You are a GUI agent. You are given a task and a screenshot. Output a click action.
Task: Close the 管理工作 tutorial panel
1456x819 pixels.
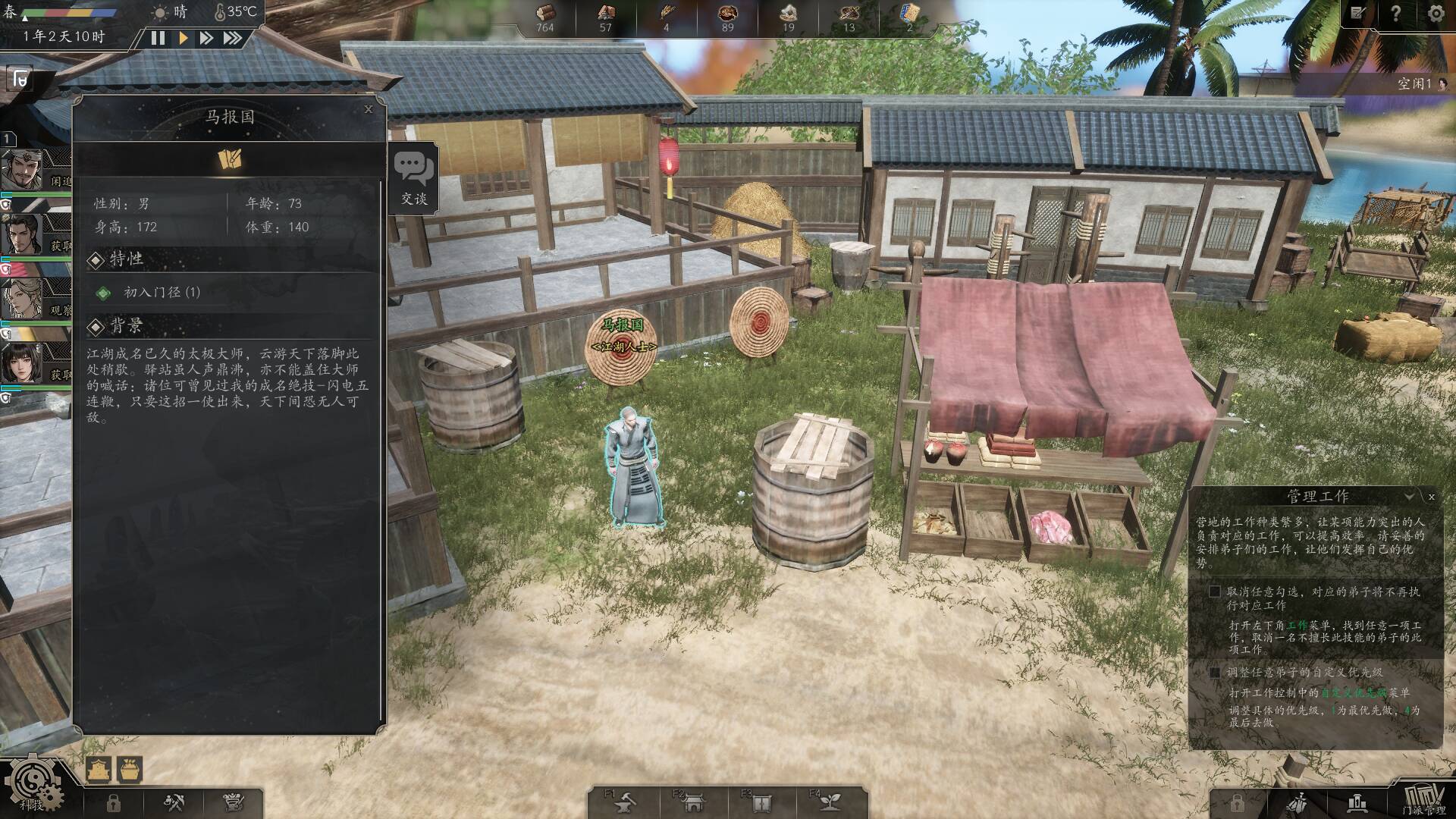[1431, 497]
